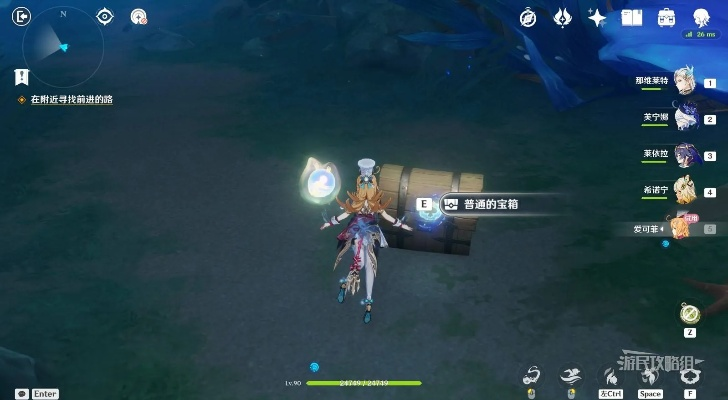Open the 普通的宝箱 chest prompt

coord(482,204)
